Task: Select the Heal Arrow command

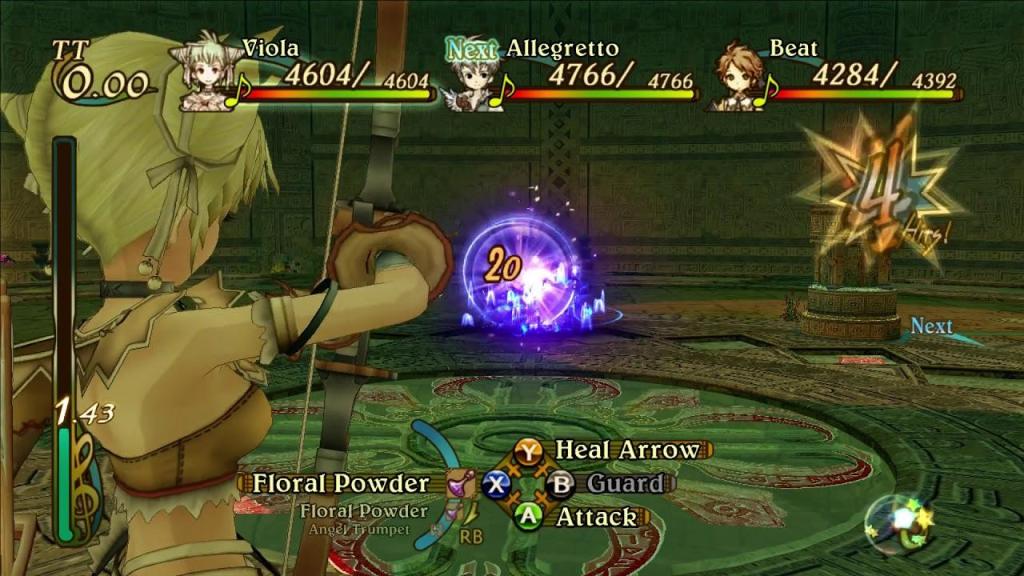Action: pos(627,450)
